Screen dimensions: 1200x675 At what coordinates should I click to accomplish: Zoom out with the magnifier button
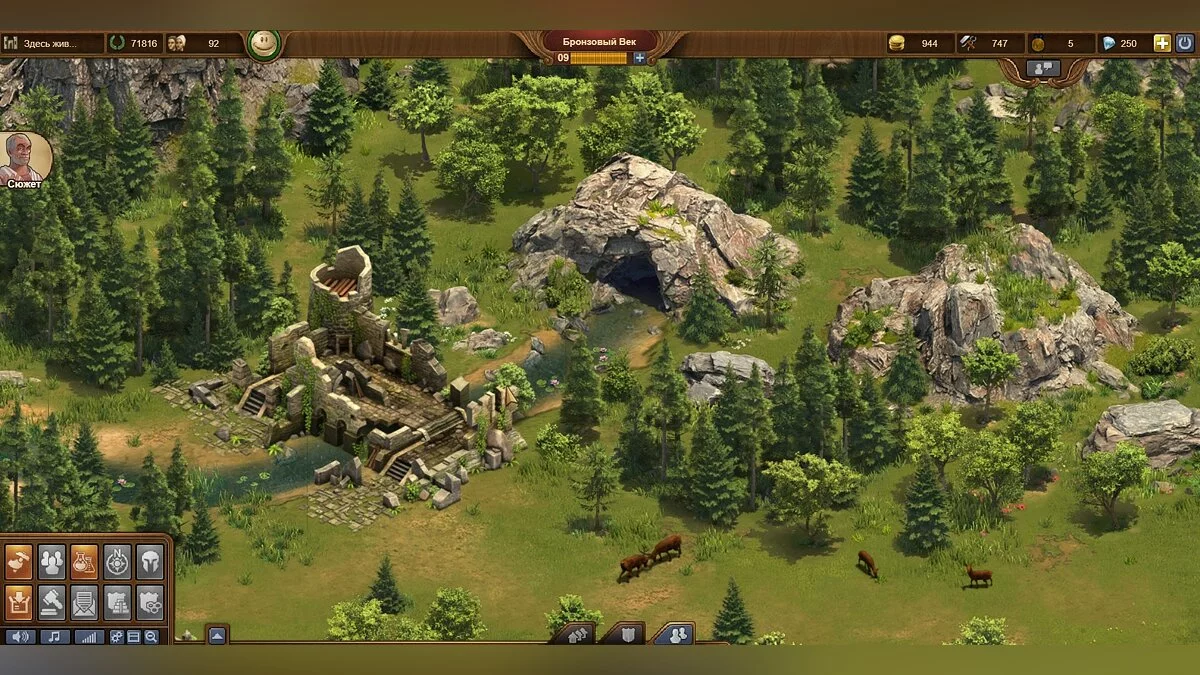(x=151, y=636)
